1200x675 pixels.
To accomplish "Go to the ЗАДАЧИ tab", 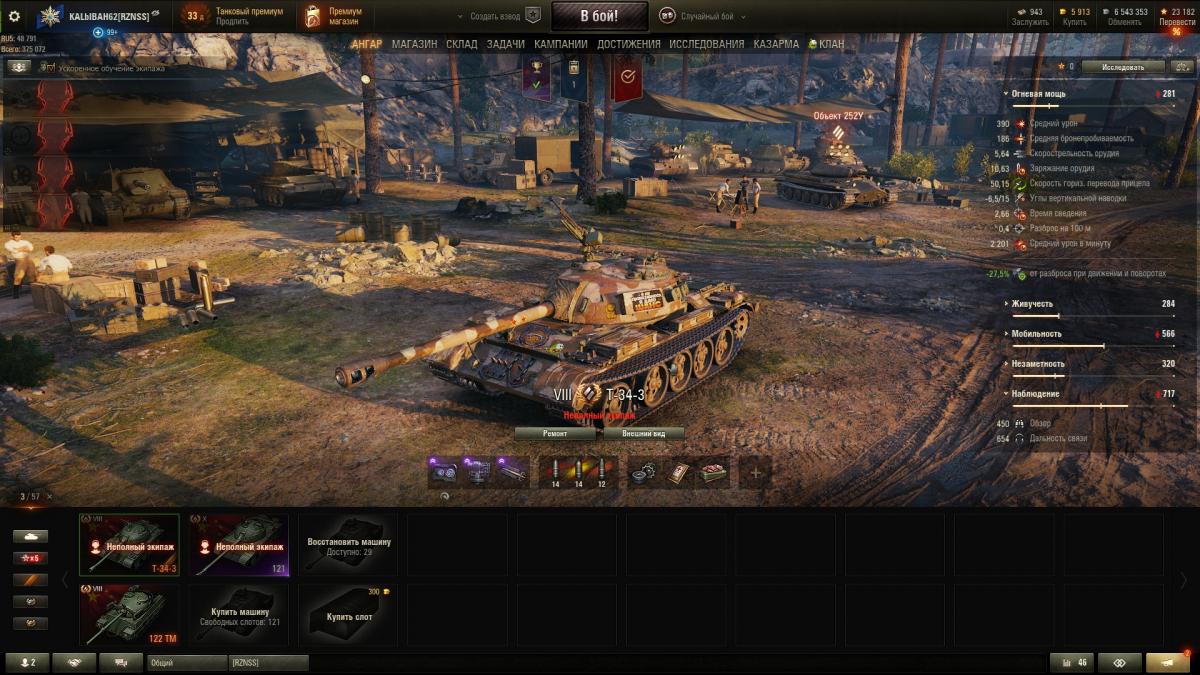I will click(x=506, y=44).
